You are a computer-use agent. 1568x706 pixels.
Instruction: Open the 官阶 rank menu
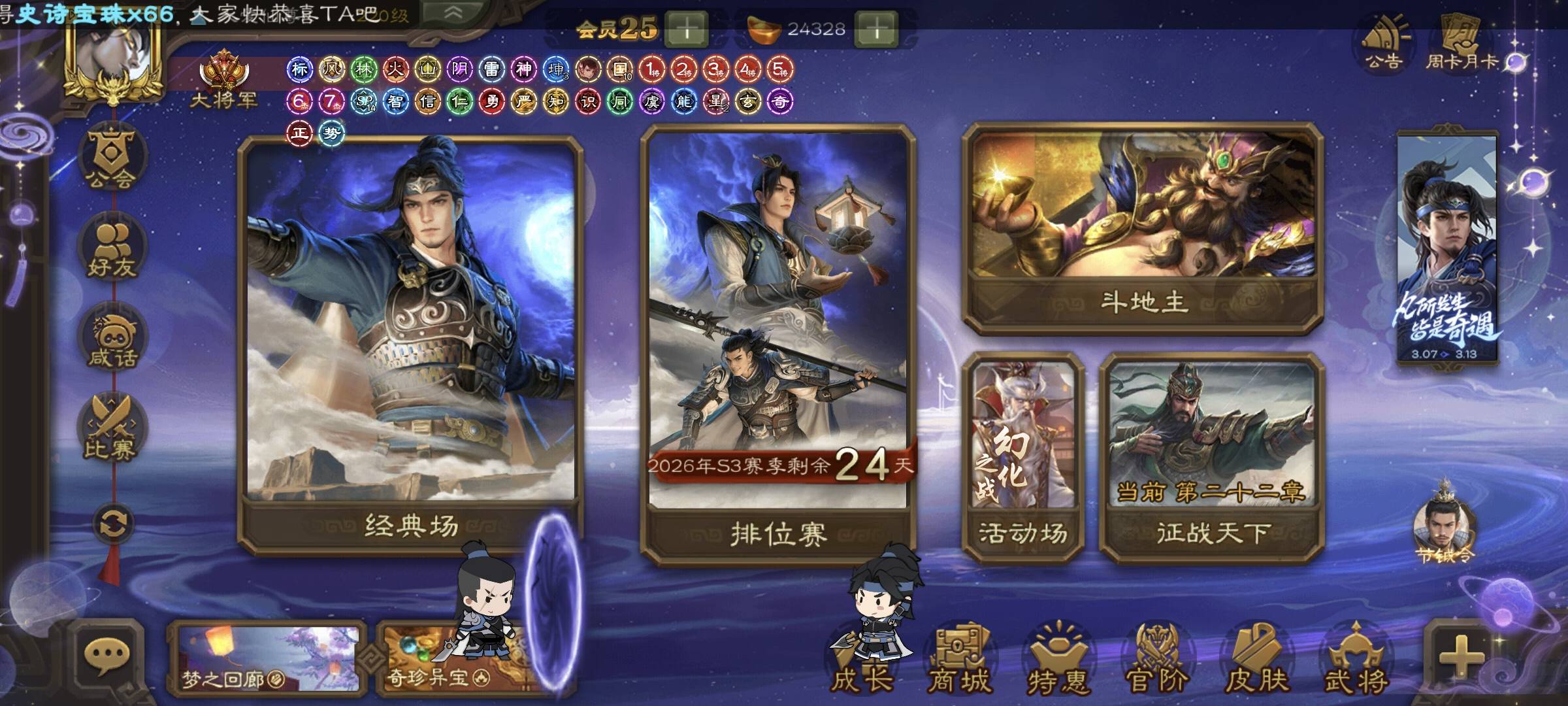pyautogui.click(x=1158, y=660)
